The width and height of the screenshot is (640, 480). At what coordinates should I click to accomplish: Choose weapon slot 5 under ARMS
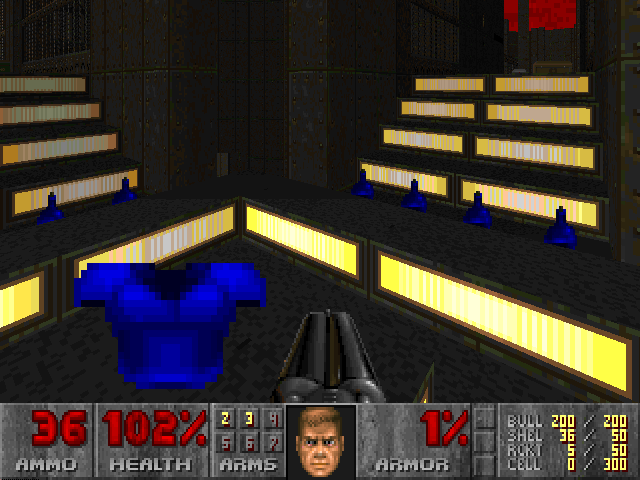tap(225, 441)
